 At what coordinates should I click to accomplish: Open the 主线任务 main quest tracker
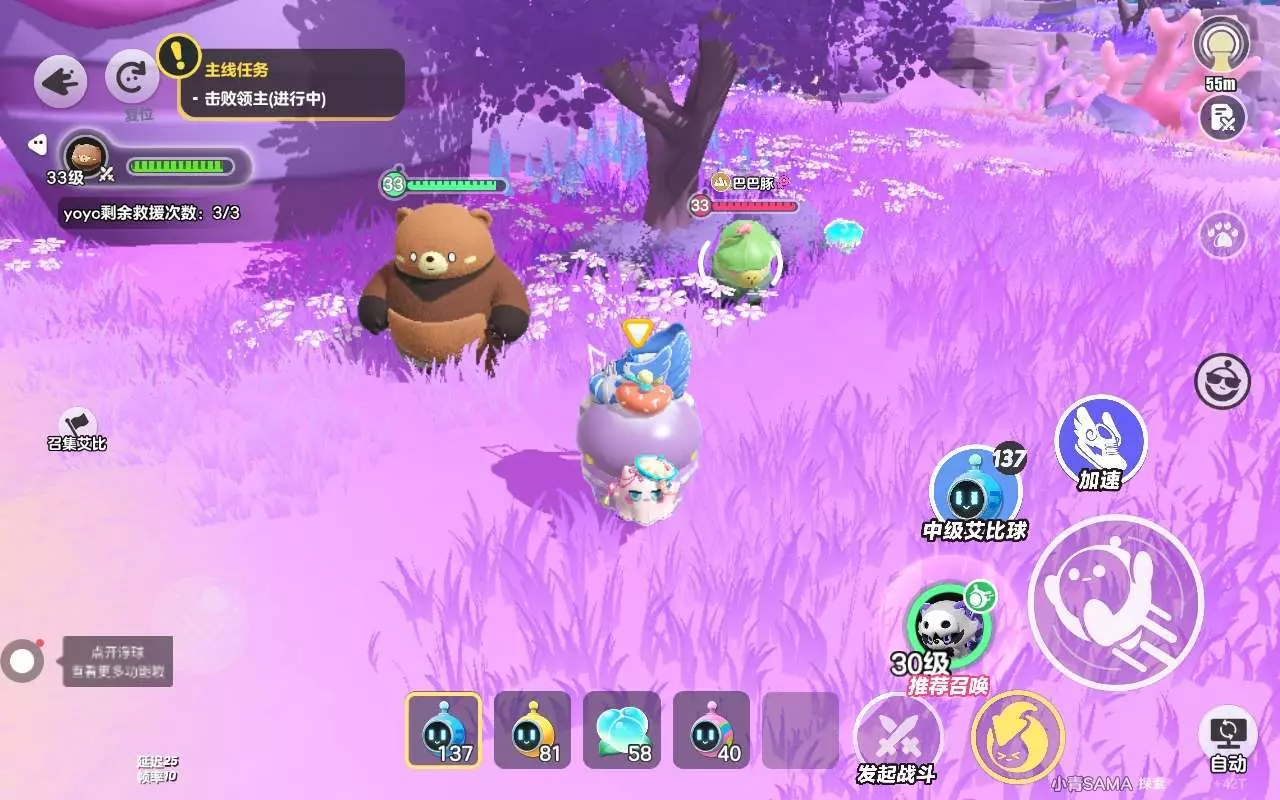pos(291,84)
